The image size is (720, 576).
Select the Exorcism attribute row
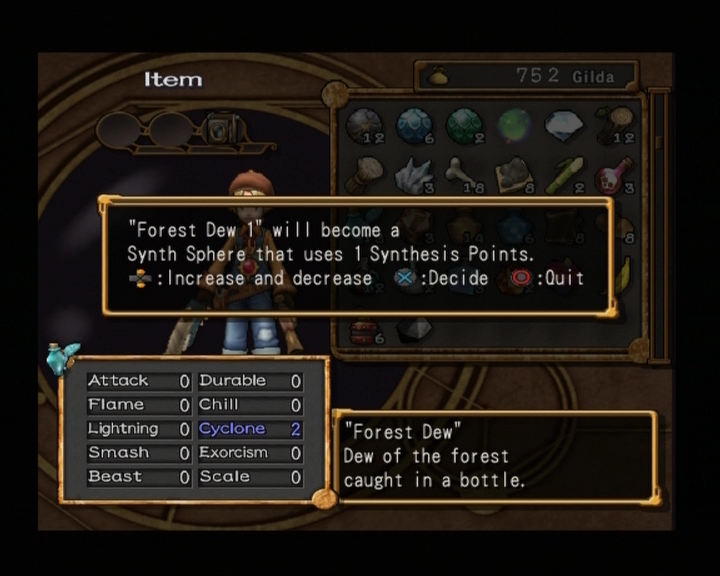(249, 453)
